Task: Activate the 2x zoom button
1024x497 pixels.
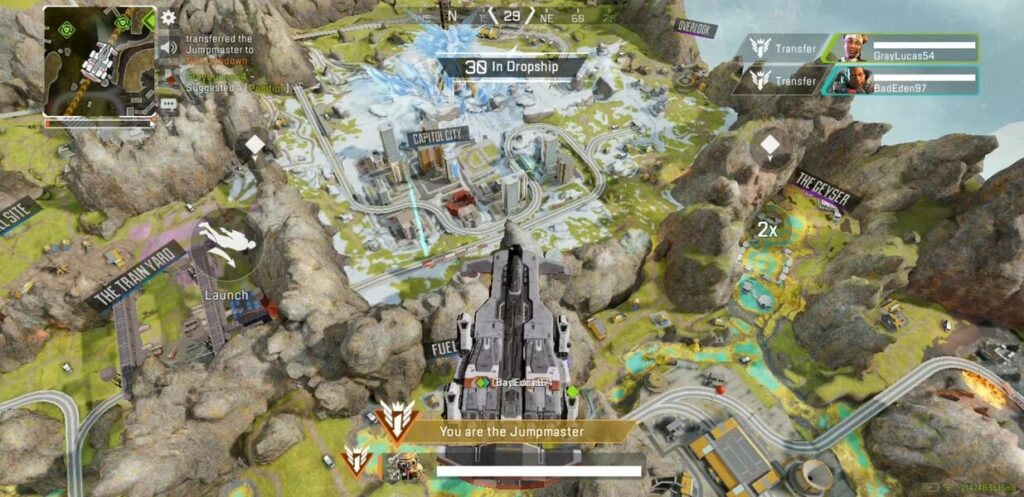Action: click(767, 230)
